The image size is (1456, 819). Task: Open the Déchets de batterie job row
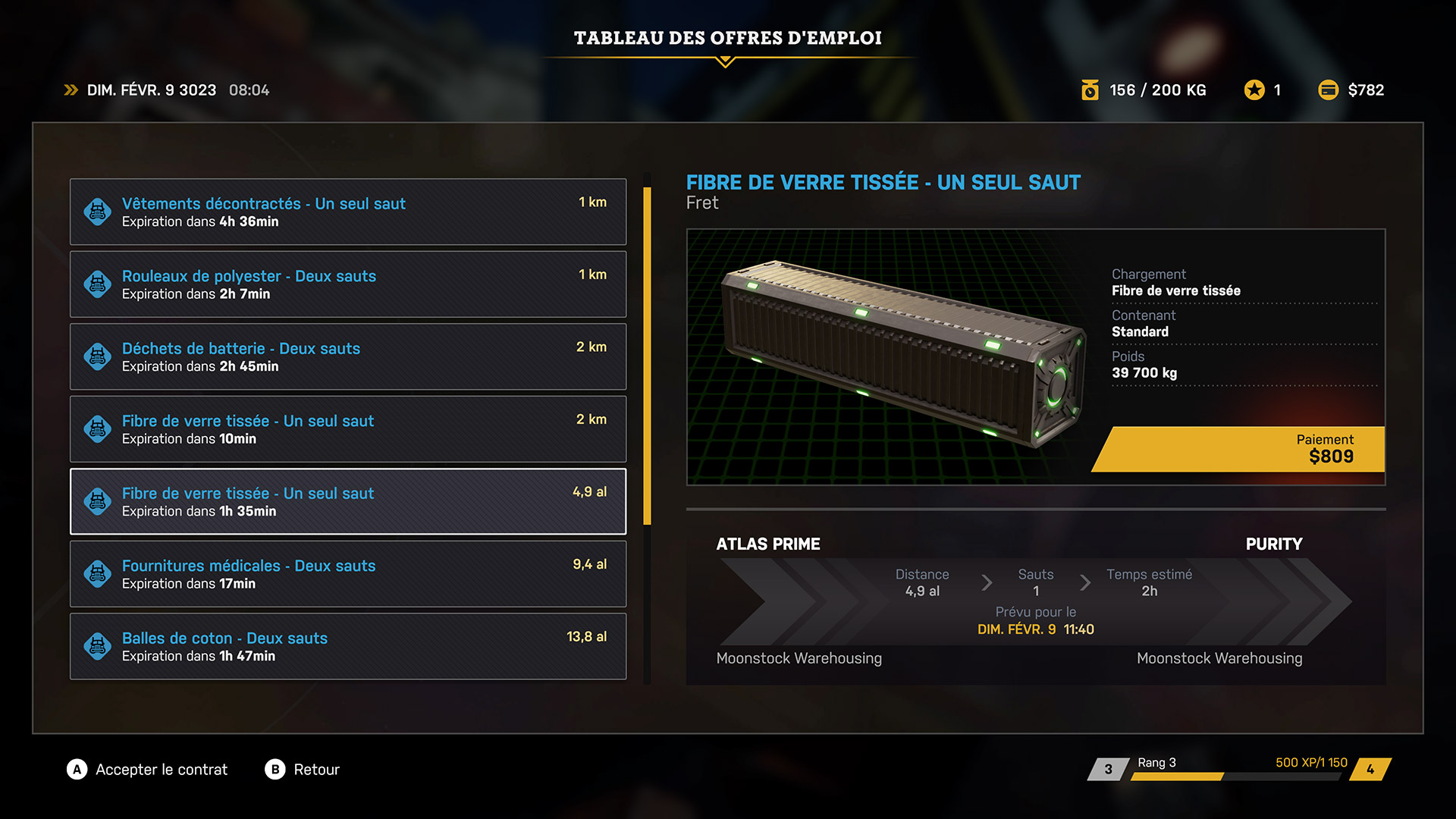click(x=348, y=356)
